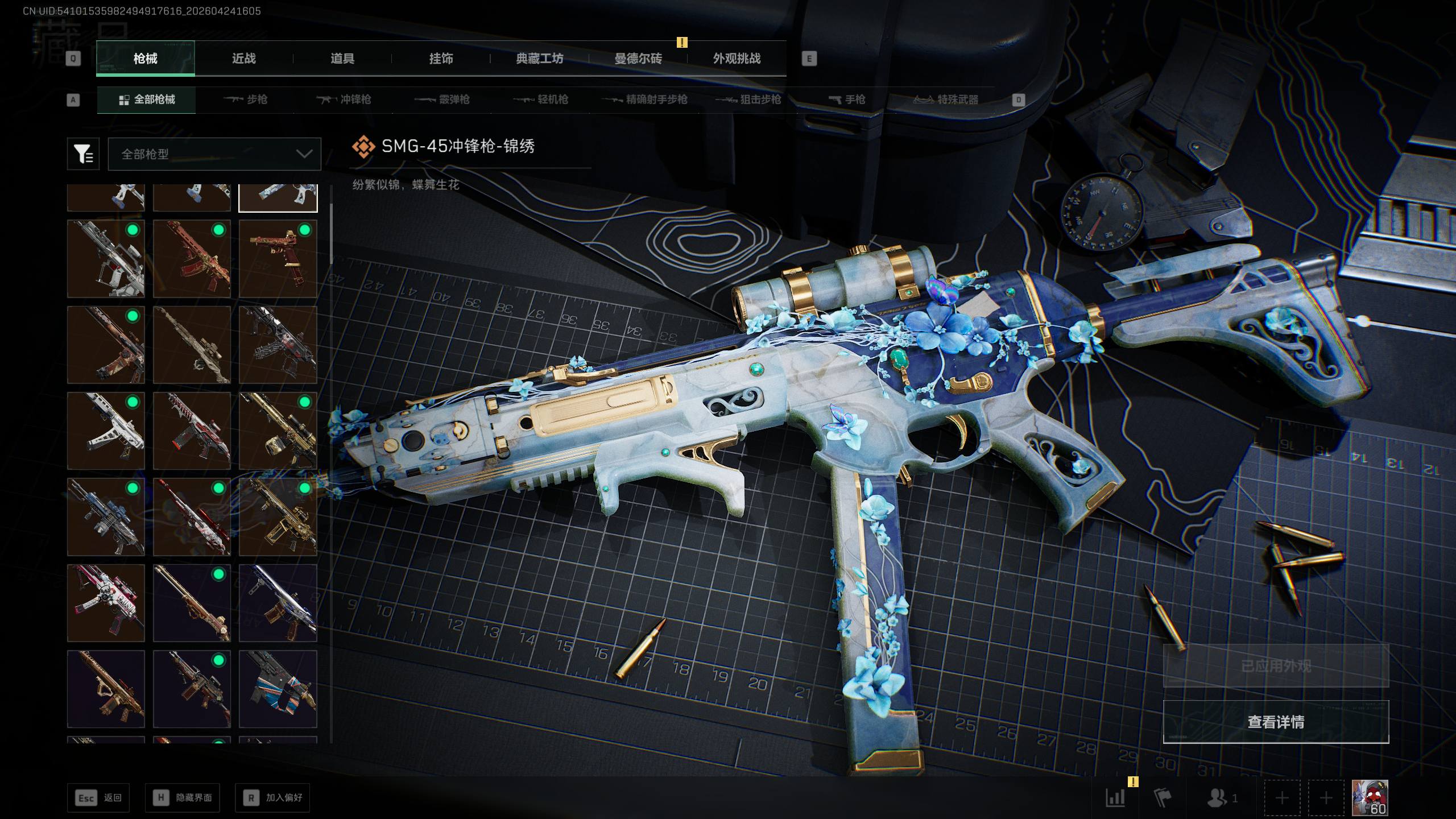The width and height of the screenshot is (1456, 819).
Task: Show the 外观挑战 tab
Action: (x=737, y=59)
